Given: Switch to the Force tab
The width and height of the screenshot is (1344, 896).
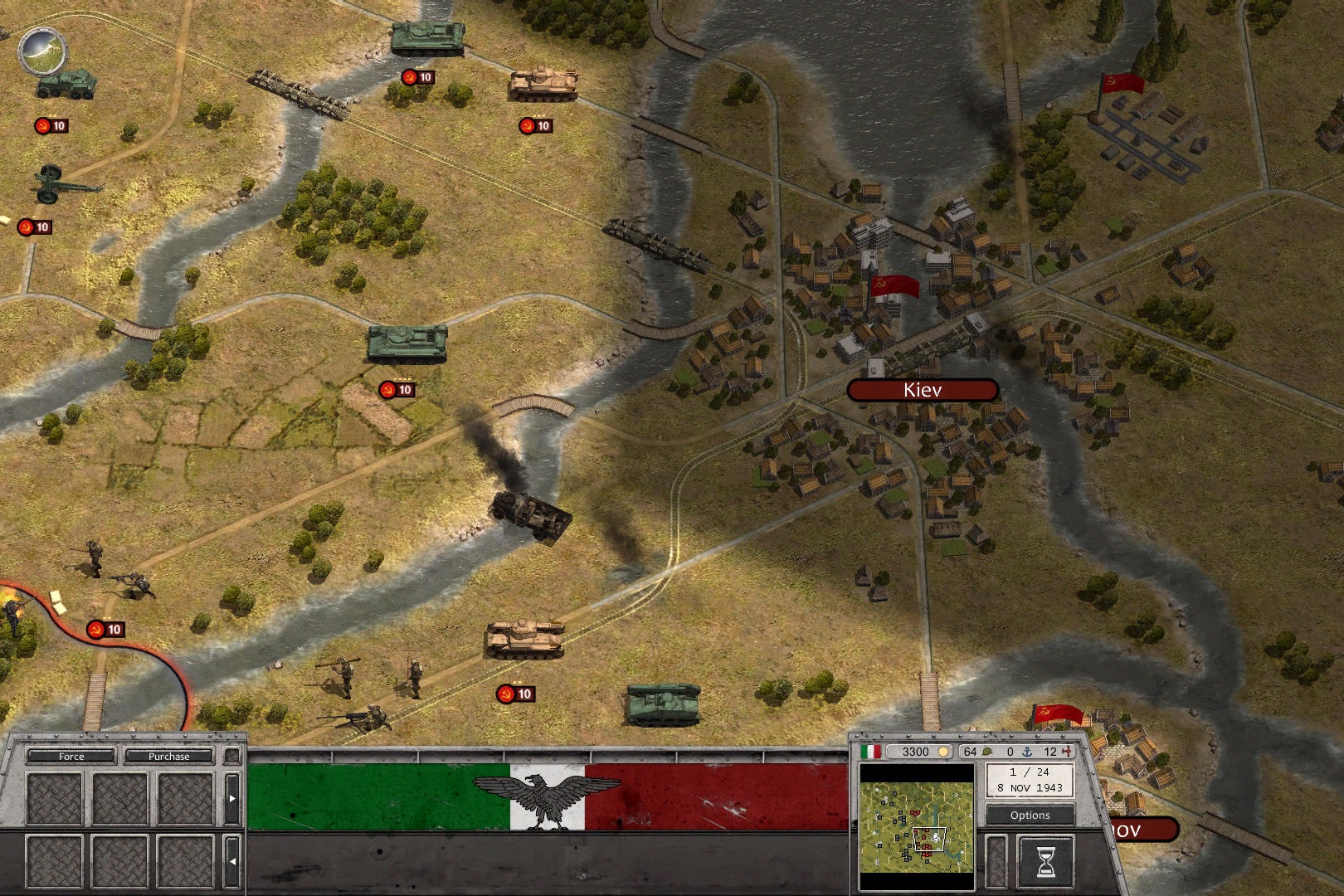Looking at the screenshot, I should coord(71,757).
